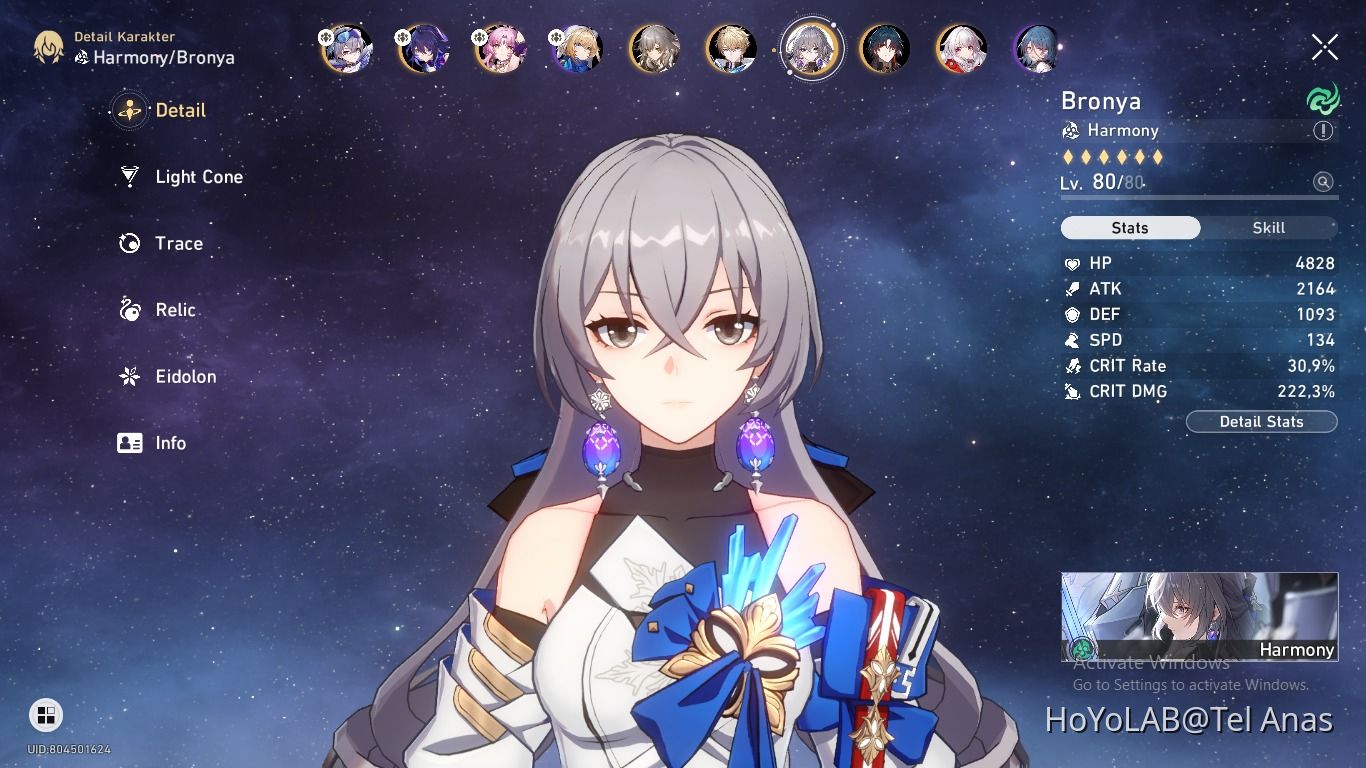Open the Relic section in the sidebar
Viewport: 1366px width, 768px height.
(175, 310)
